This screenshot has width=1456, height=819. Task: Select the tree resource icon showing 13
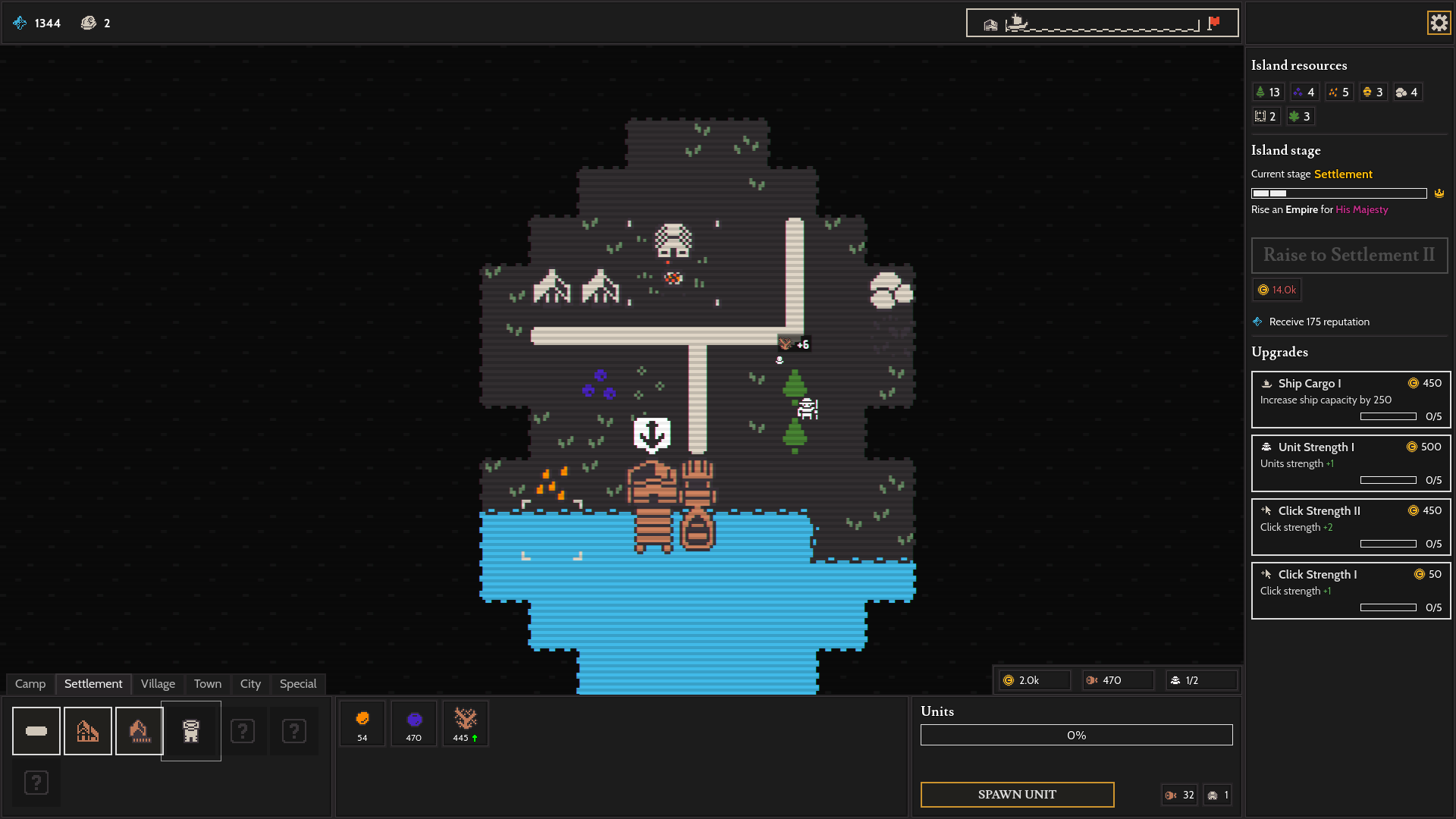[1267, 92]
